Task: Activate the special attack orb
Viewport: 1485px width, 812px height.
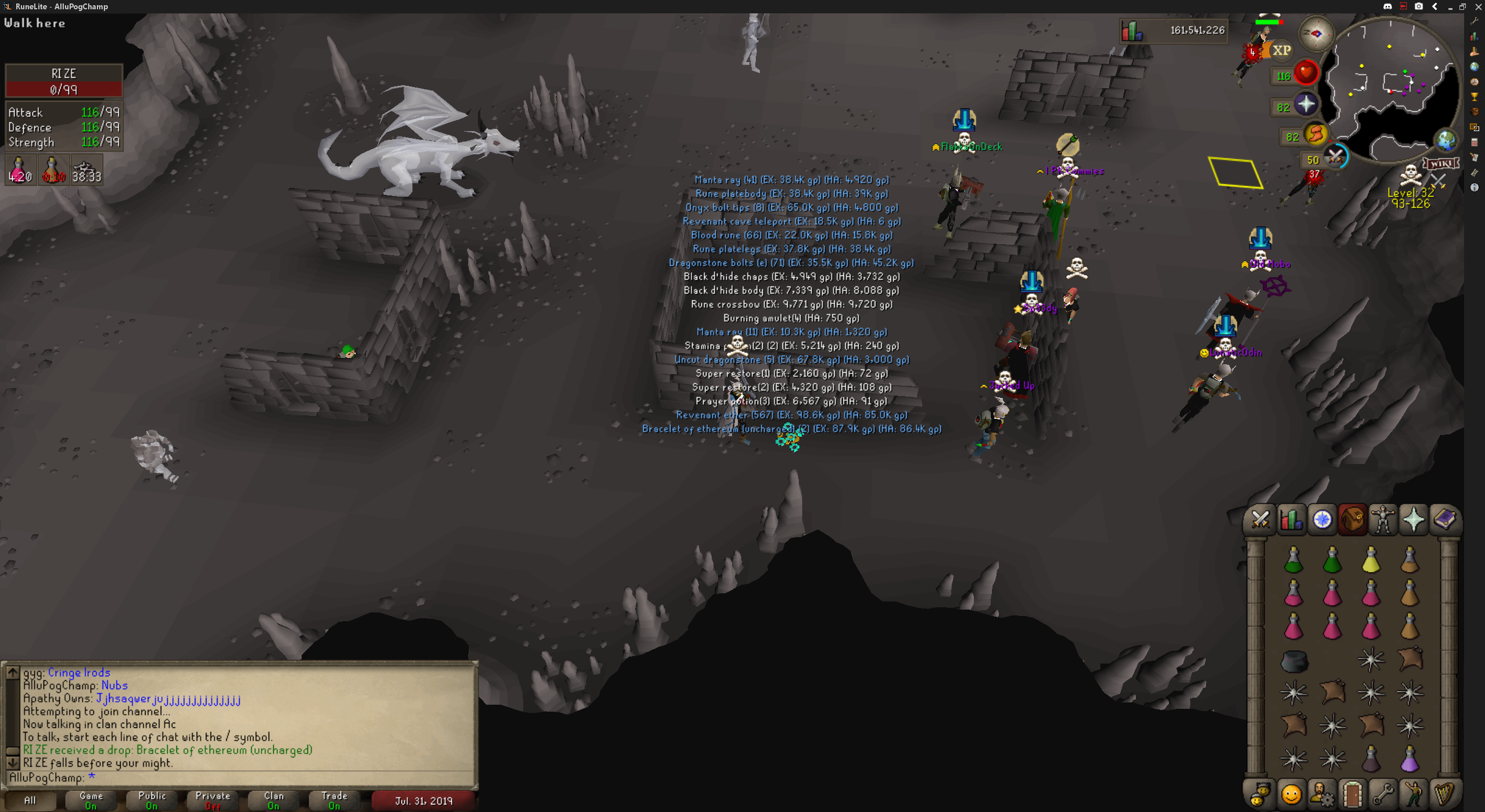Action: [1335, 157]
